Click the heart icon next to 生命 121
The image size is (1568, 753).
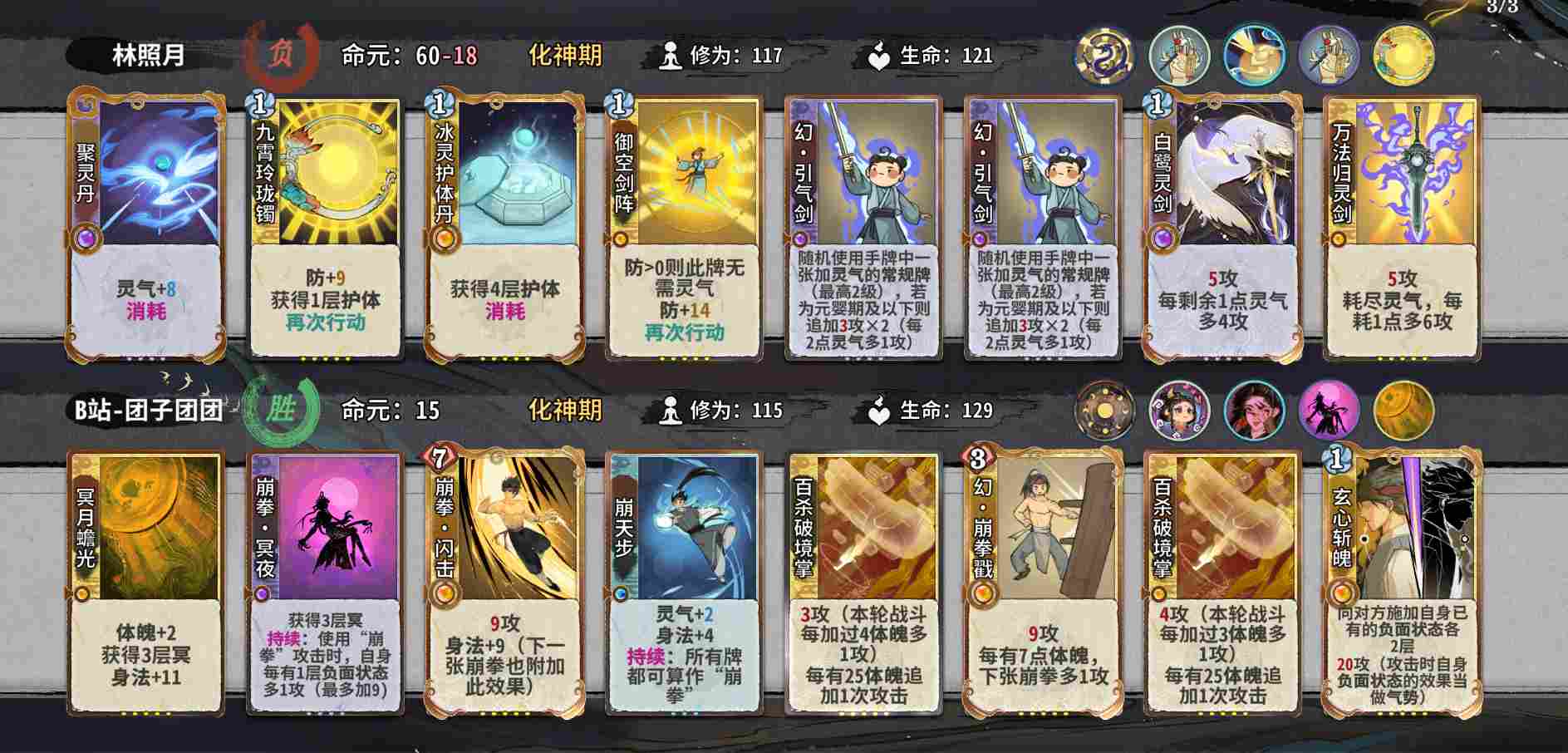pyautogui.click(x=878, y=53)
